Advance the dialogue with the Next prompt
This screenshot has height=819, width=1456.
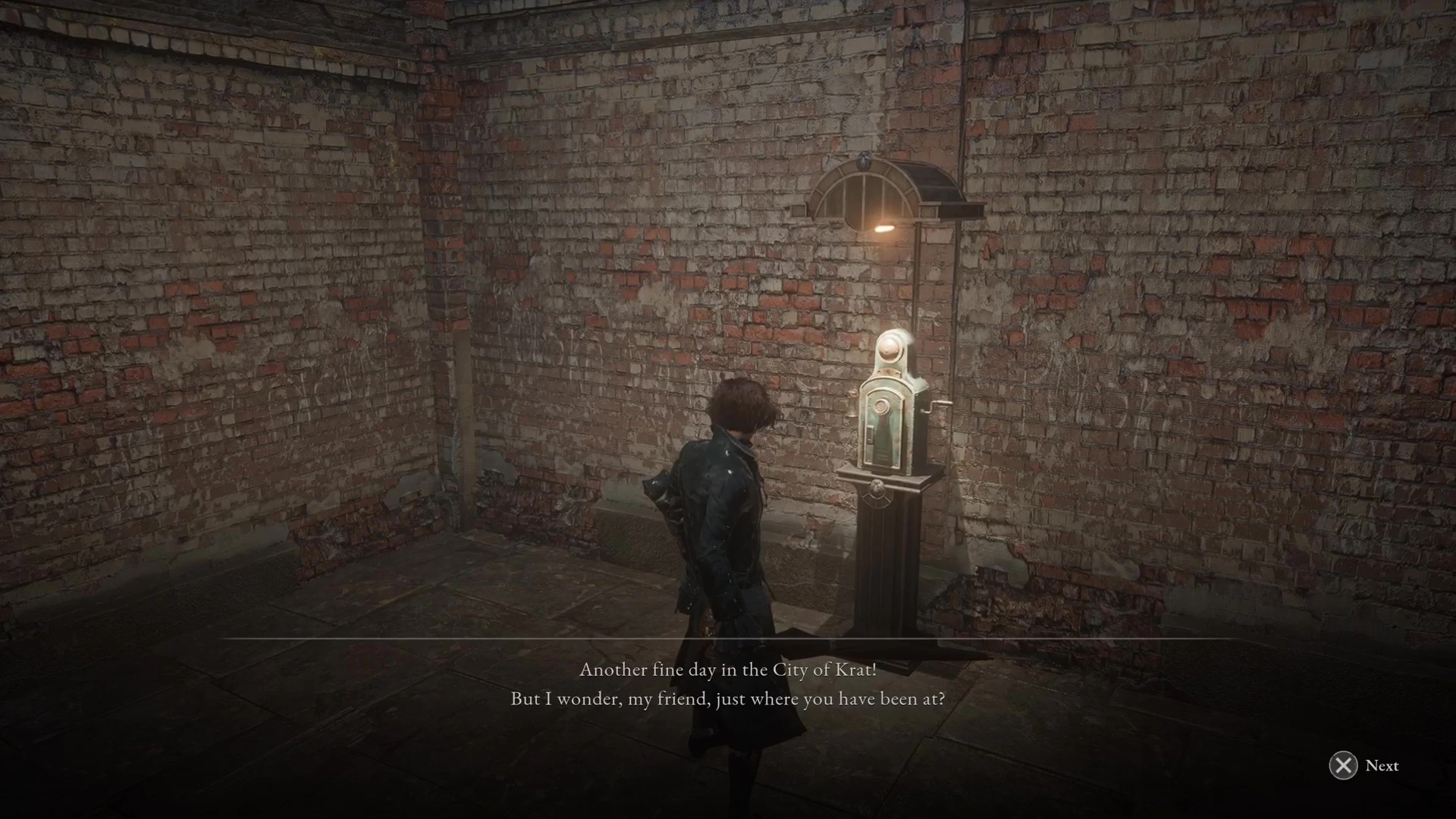tap(1363, 766)
